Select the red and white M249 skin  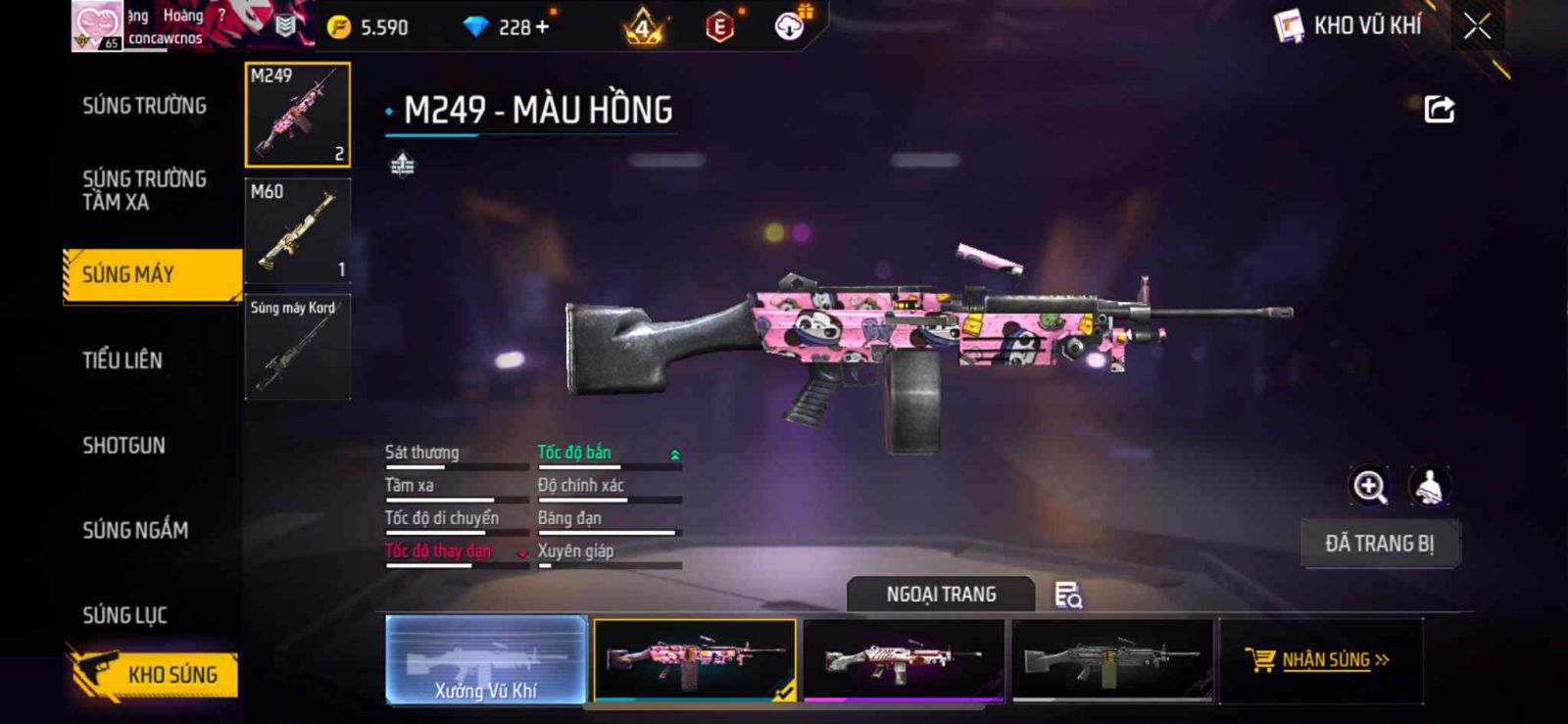[903, 659]
